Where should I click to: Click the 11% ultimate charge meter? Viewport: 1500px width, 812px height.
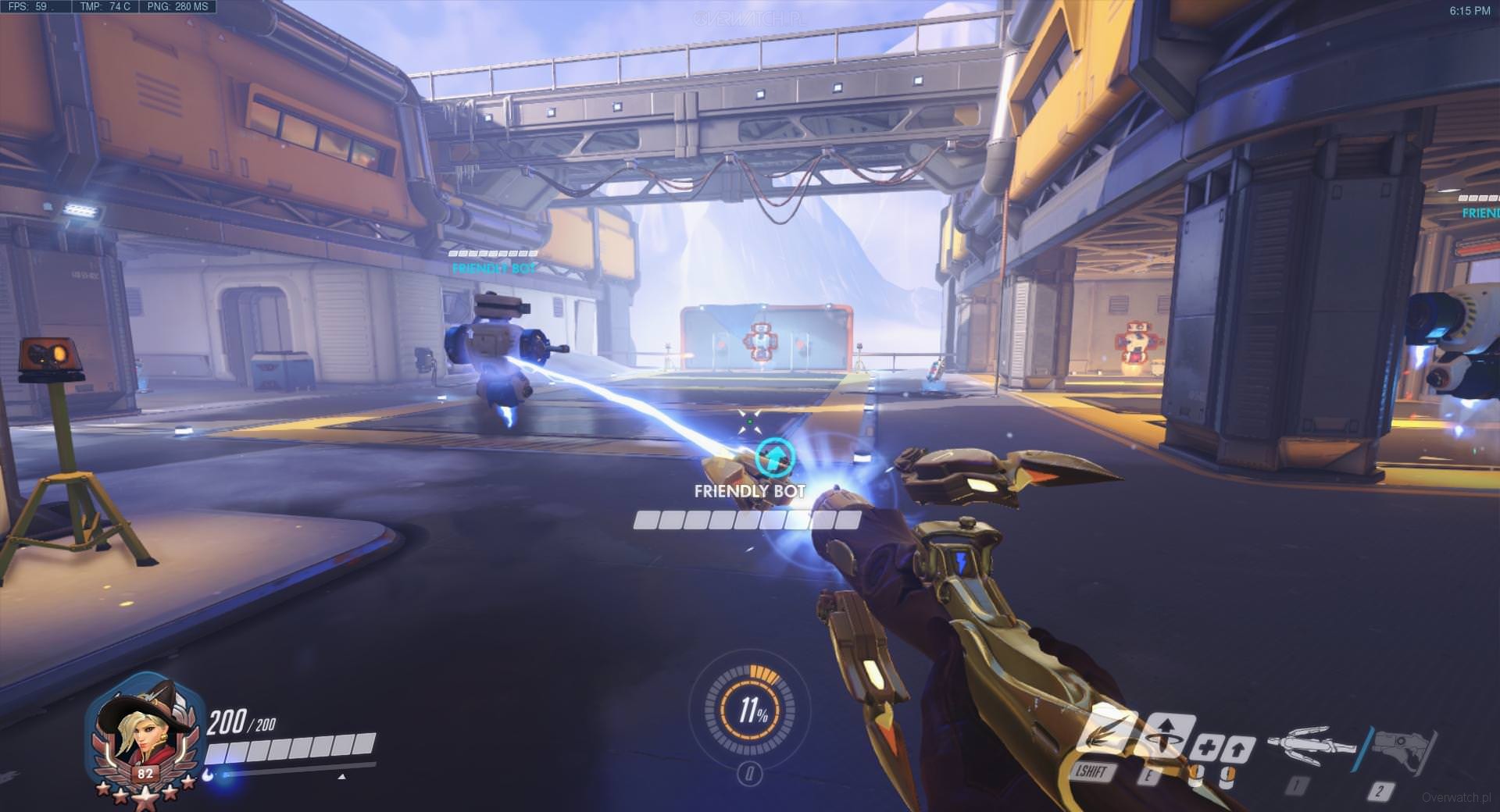point(750,709)
